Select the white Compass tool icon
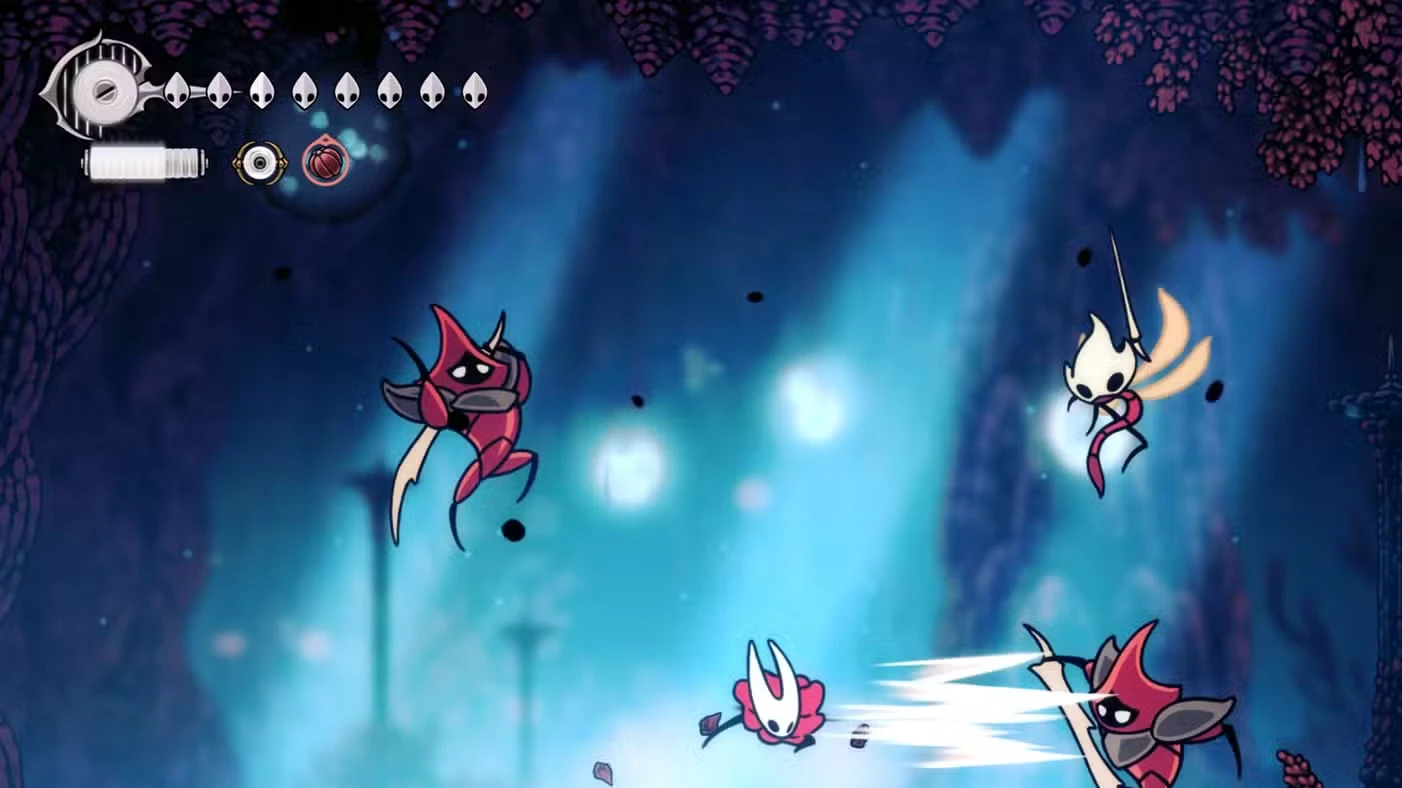Screen dimensions: 1402x788 click(x=259, y=161)
